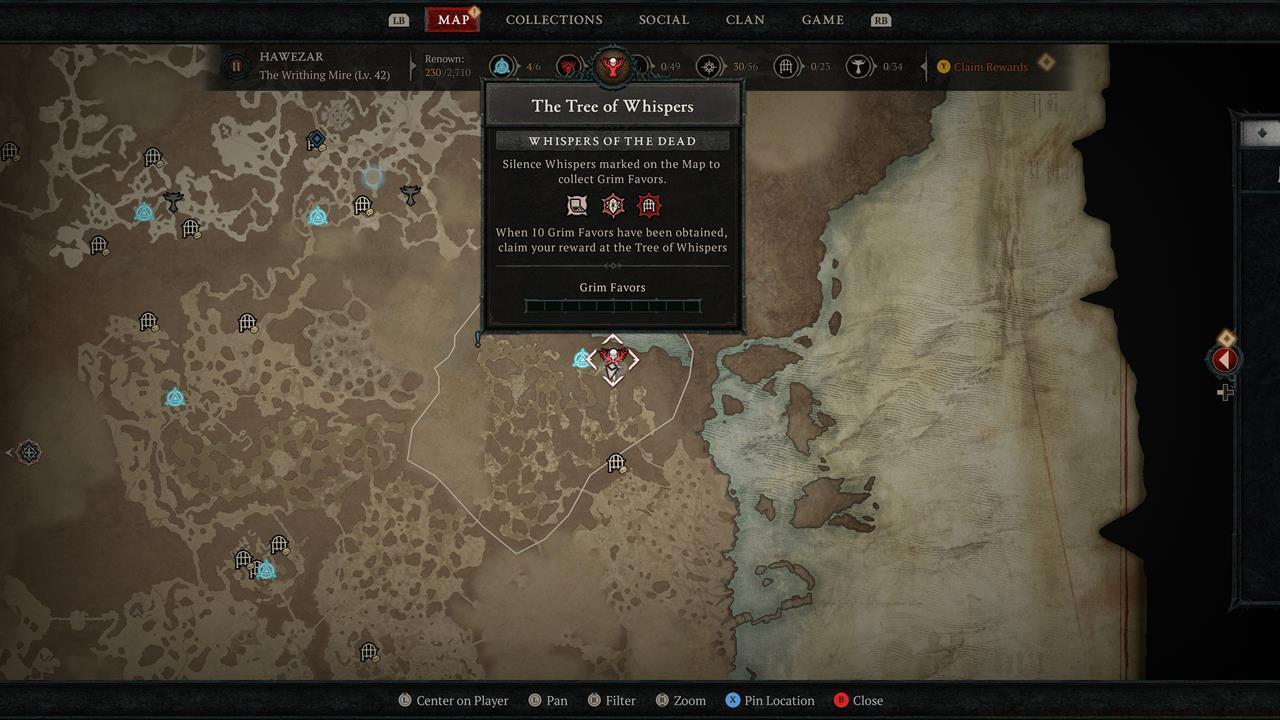
Task: Click the Claim Rewards button
Action: coord(991,67)
